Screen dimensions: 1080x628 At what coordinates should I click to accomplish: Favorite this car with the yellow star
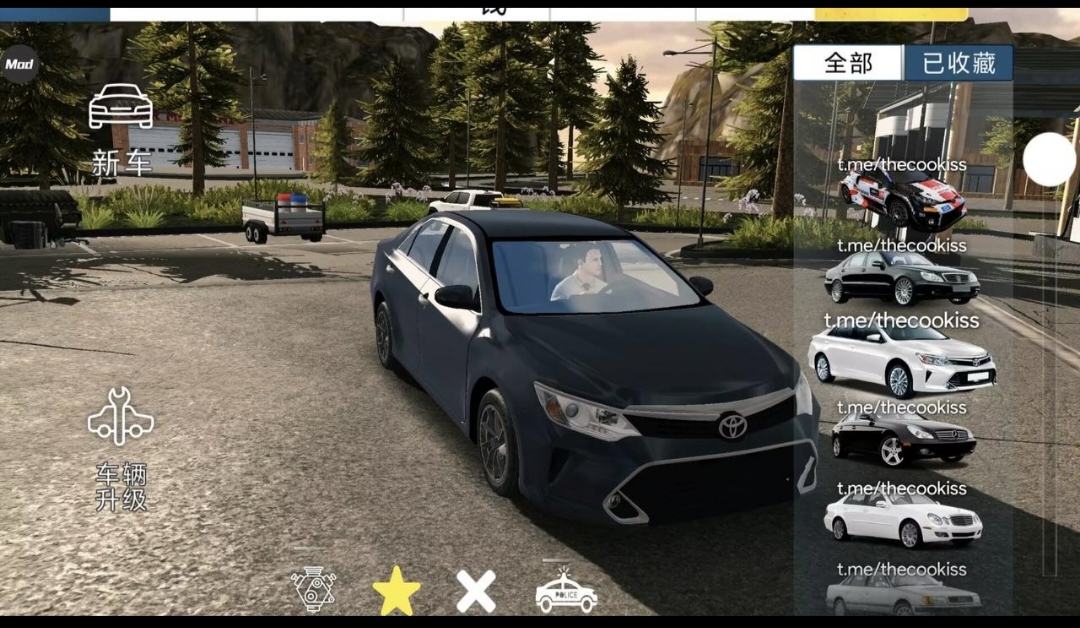(396, 590)
